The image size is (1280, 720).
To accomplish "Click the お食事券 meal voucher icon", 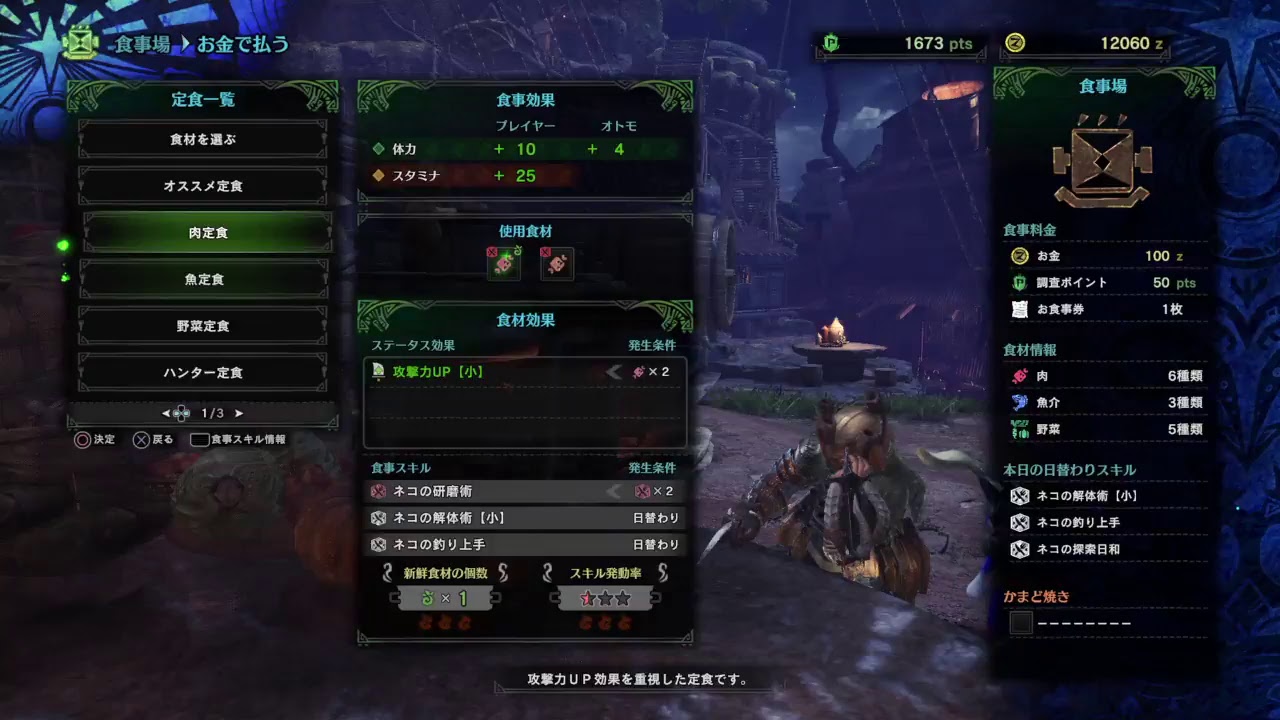I will pyautogui.click(x=1018, y=309).
